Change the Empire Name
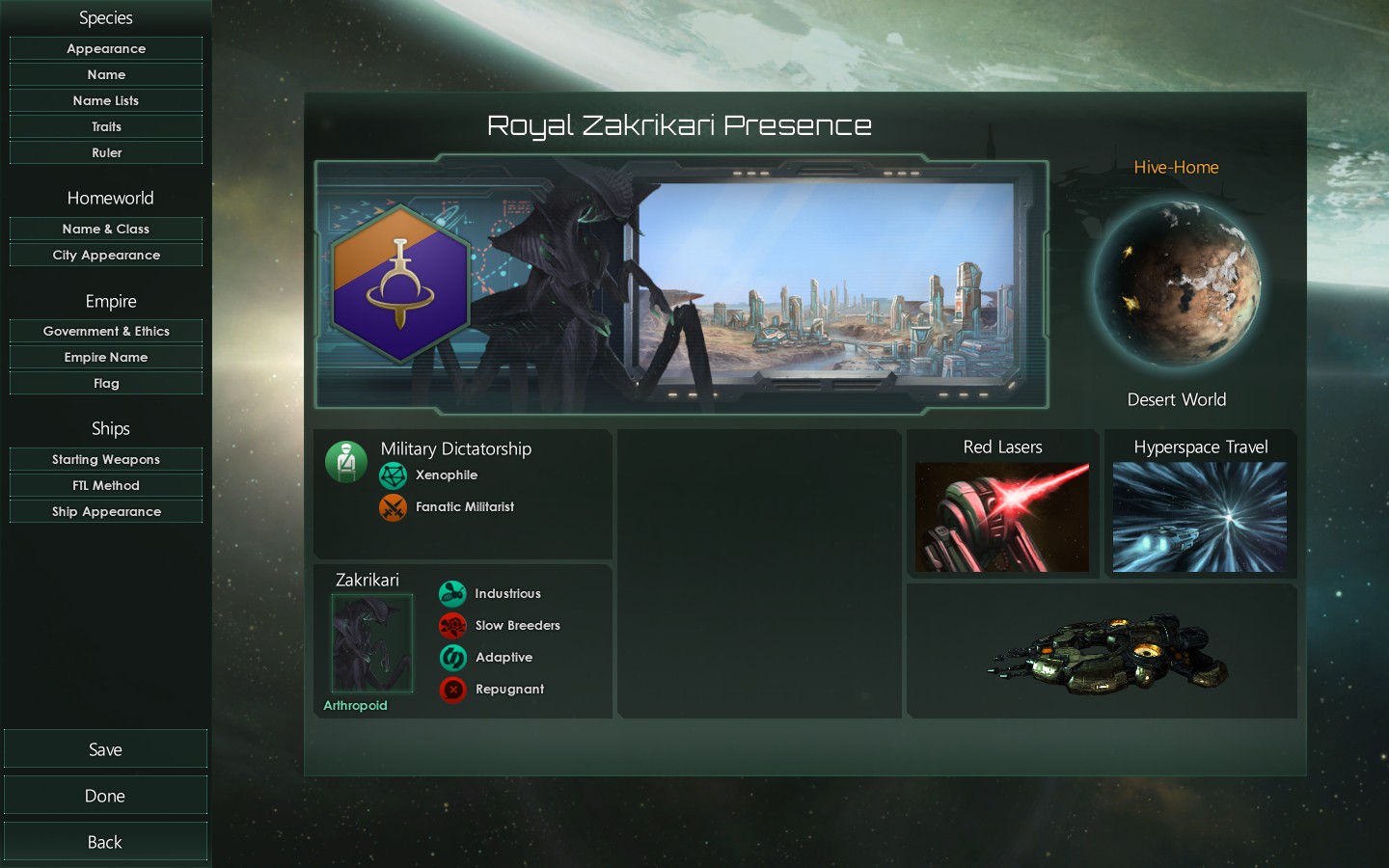Screen dimensions: 1389x868 [106, 357]
